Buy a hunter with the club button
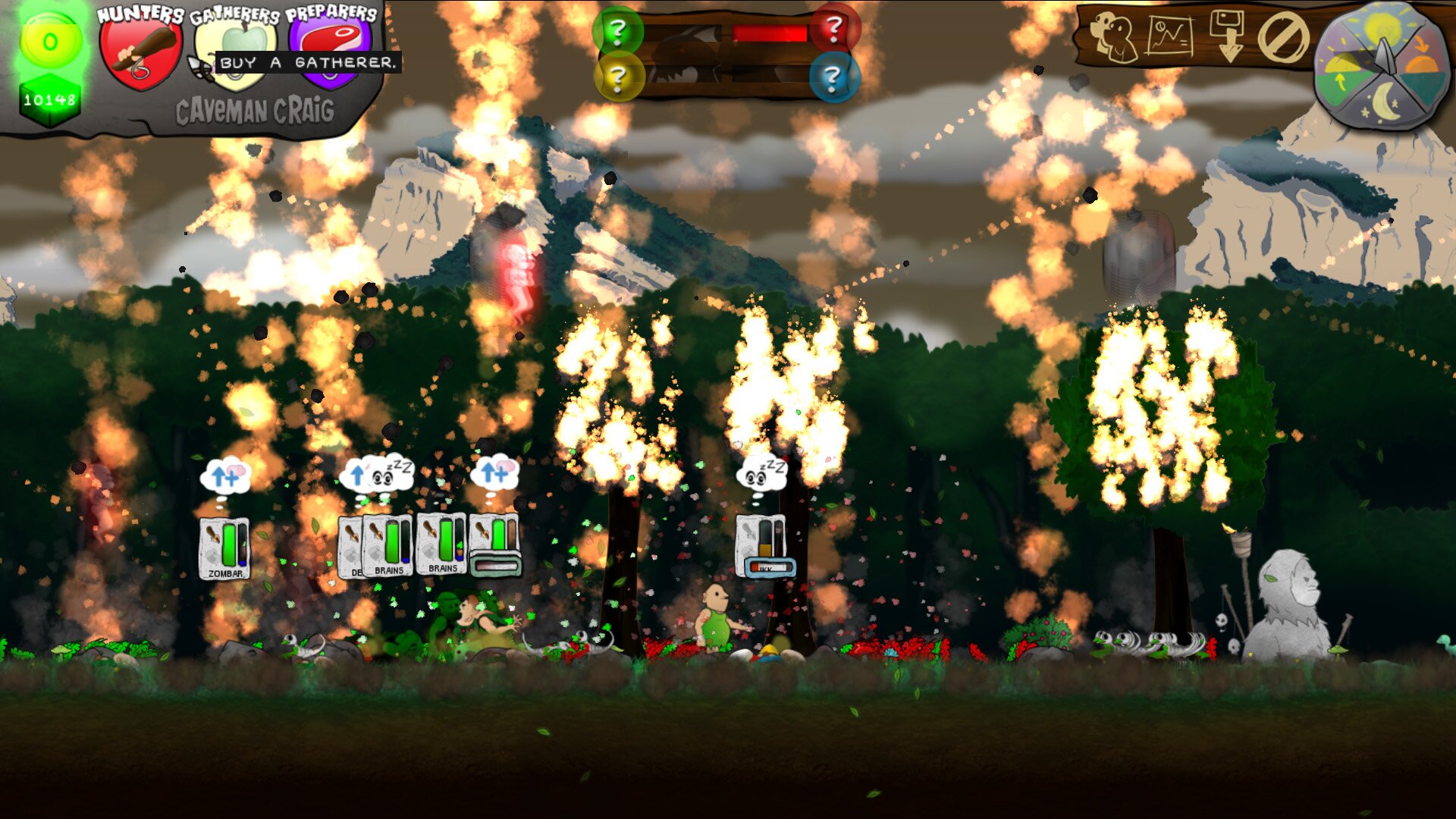Screen dimensions: 1456x819 140,52
